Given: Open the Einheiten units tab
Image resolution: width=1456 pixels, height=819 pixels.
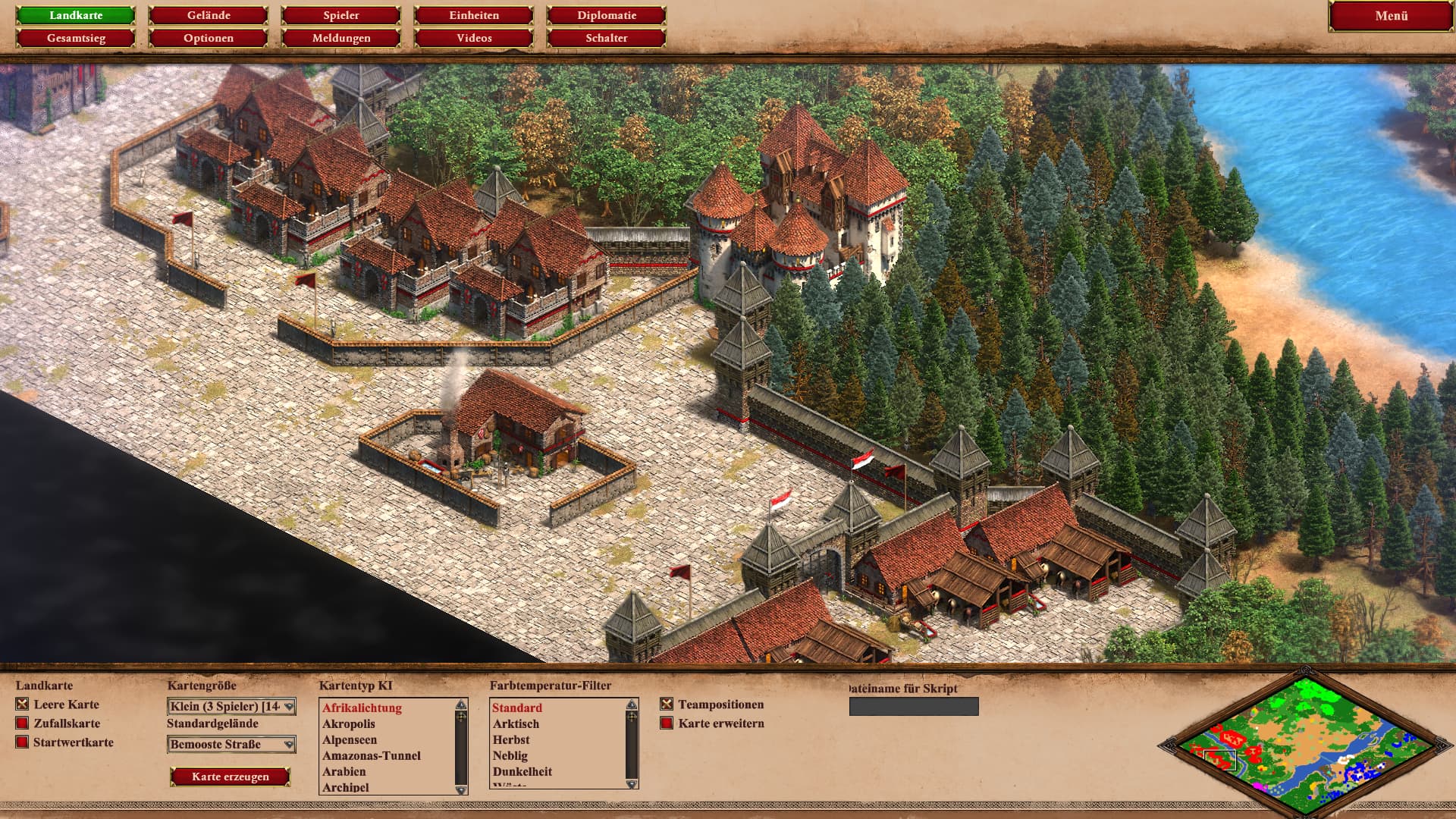Looking at the screenshot, I should [x=474, y=15].
